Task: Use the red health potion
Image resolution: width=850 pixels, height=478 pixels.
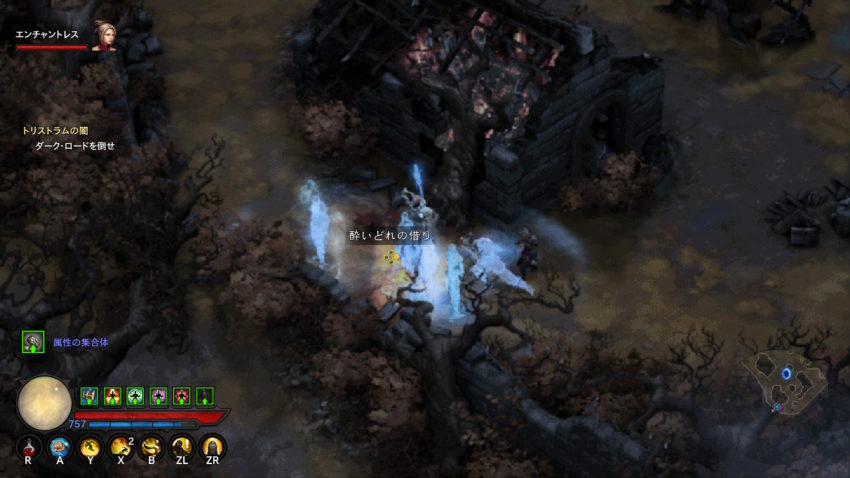Action: coord(28,447)
